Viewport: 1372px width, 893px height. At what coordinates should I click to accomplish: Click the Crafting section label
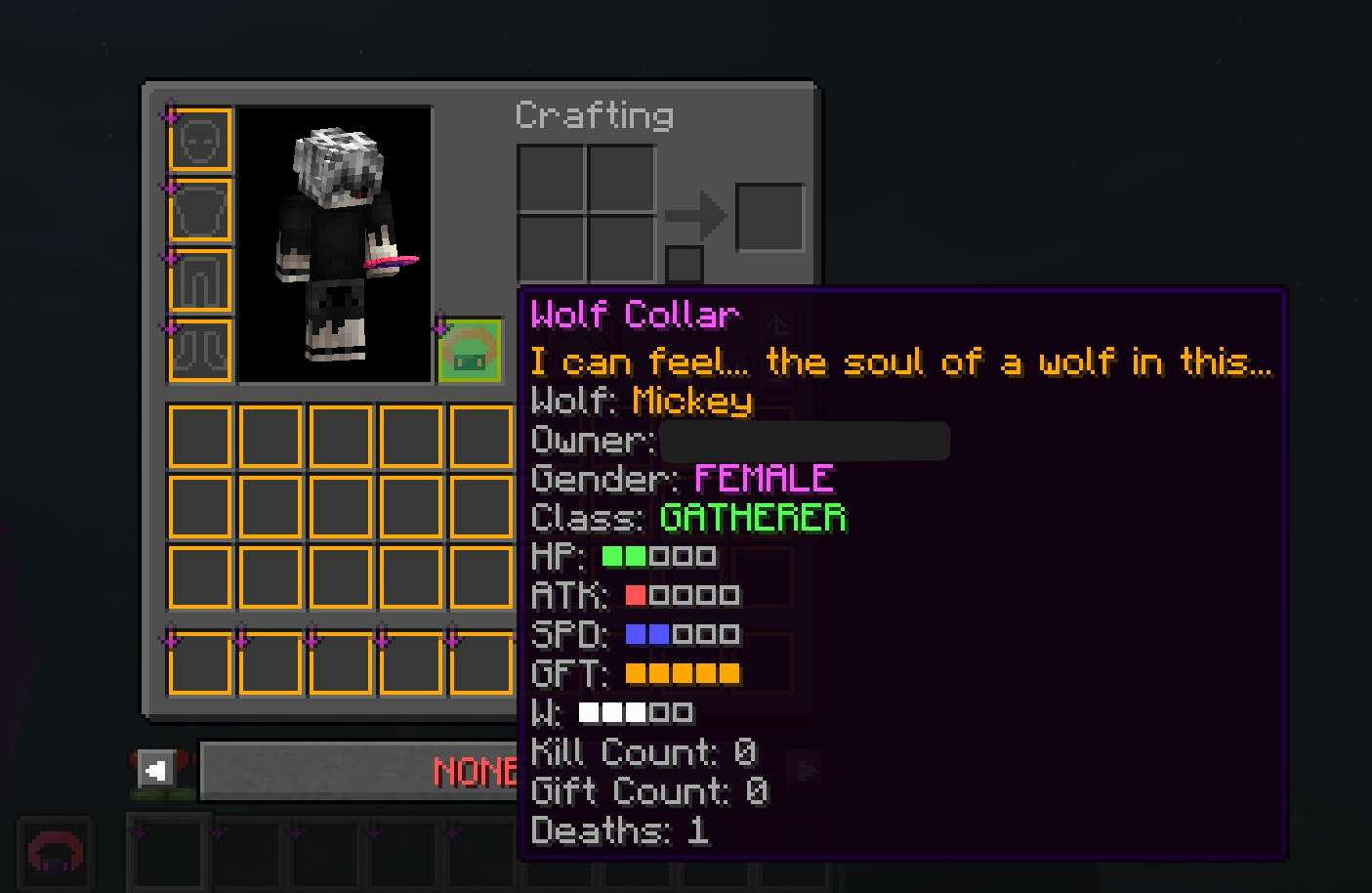point(594,115)
